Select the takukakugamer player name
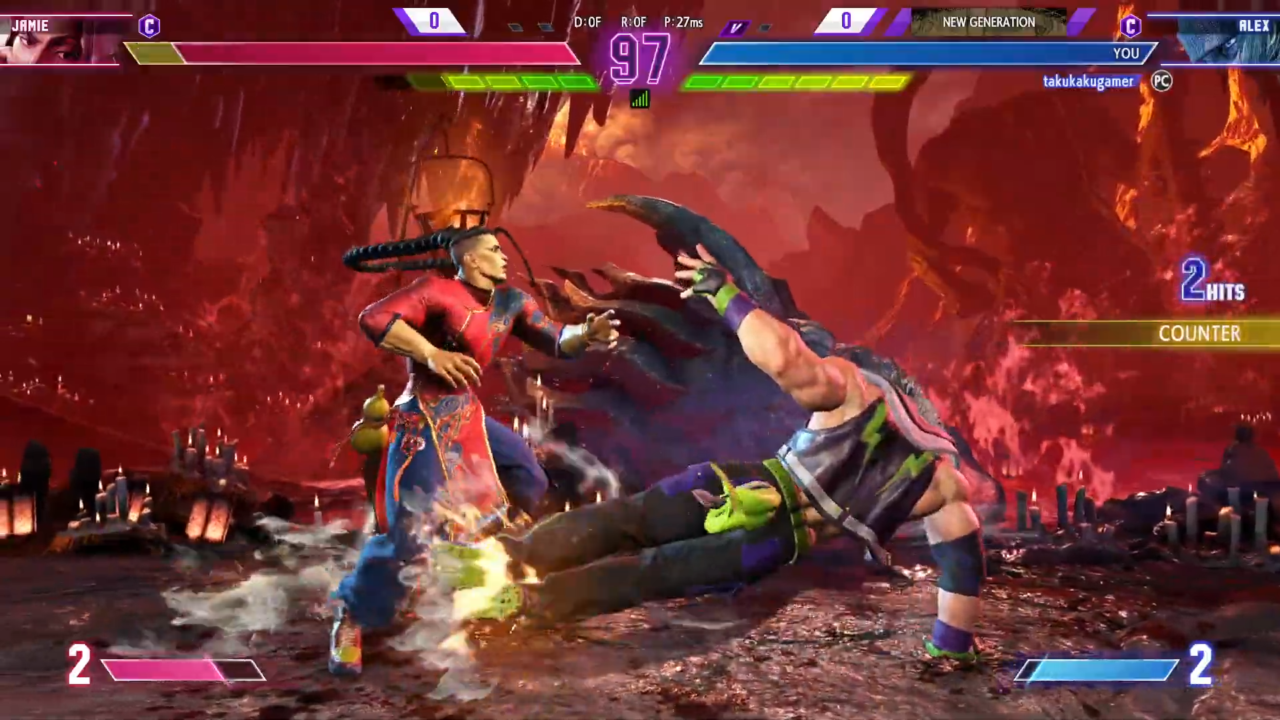The image size is (1280, 720). [x=1089, y=82]
